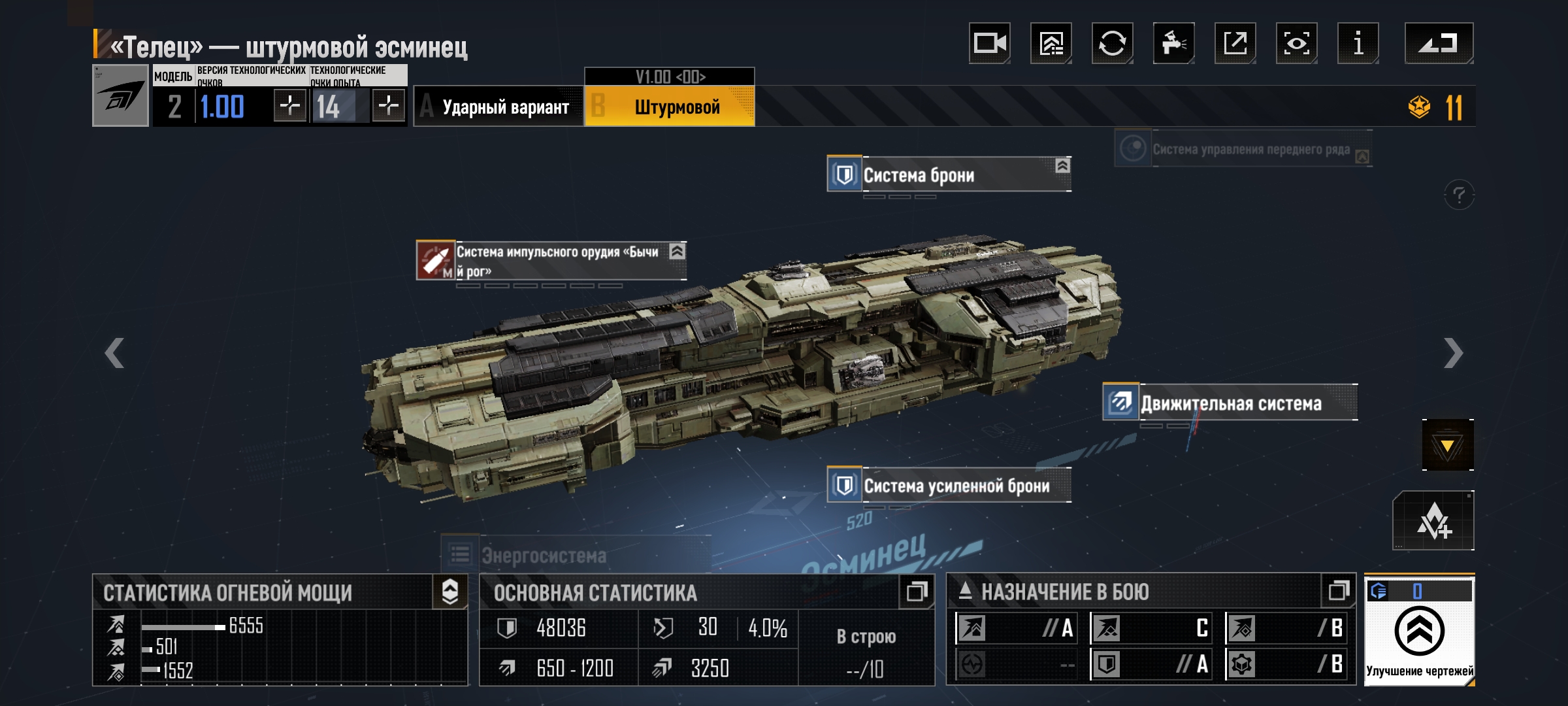Screen dimensions: 1568x706
Task: Click the circular arrows refresh icon
Action: tap(1112, 43)
